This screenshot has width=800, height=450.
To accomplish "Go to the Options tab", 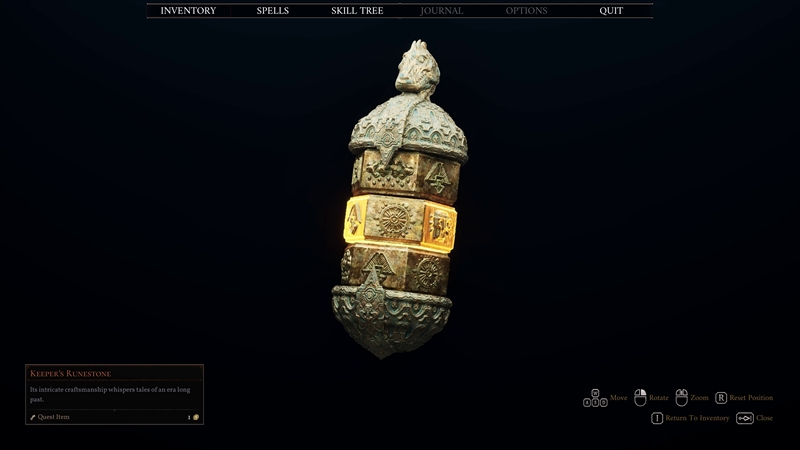I will [x=526, y=11].
